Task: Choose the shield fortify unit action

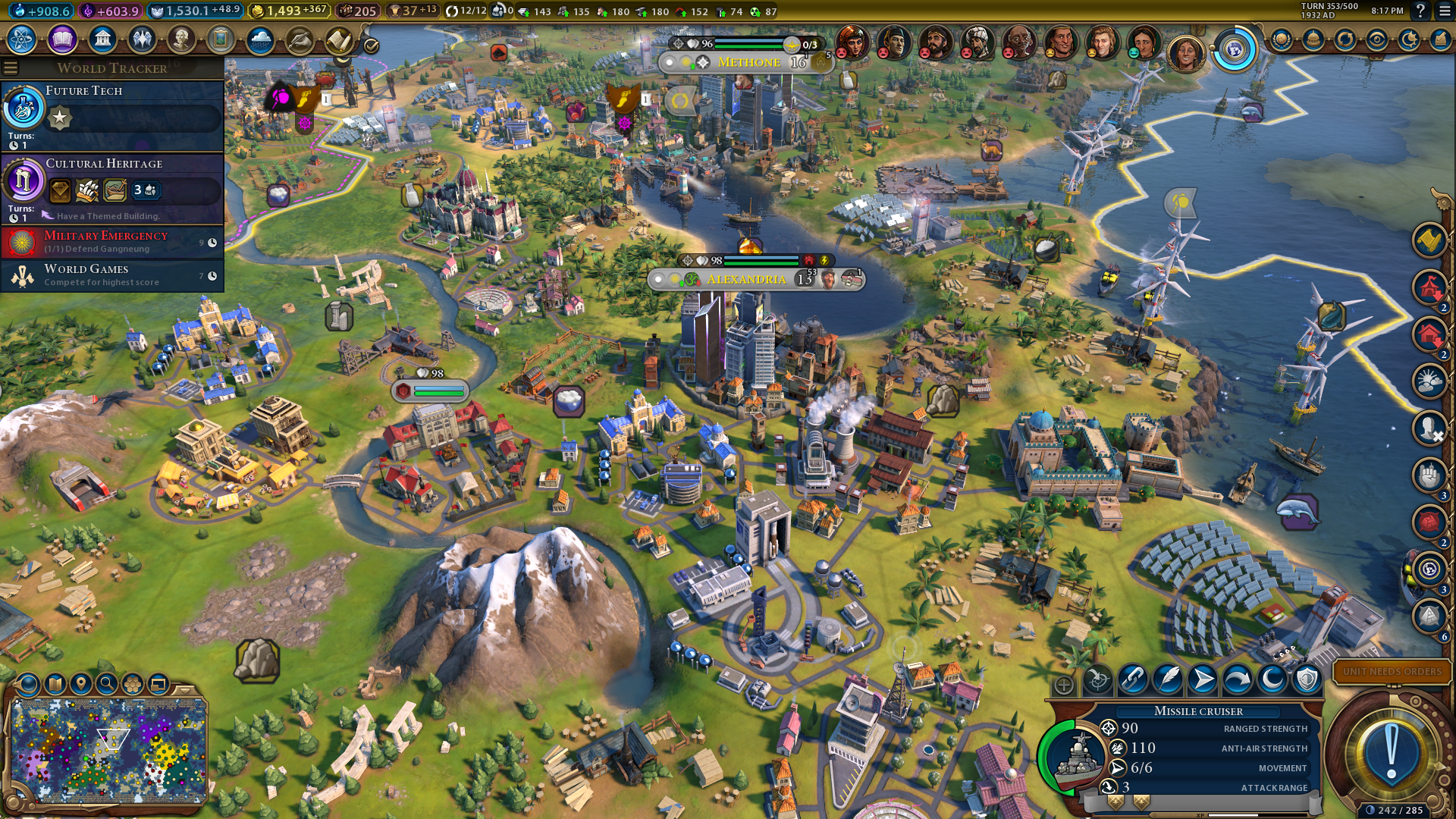Action: pos(1307,680)
